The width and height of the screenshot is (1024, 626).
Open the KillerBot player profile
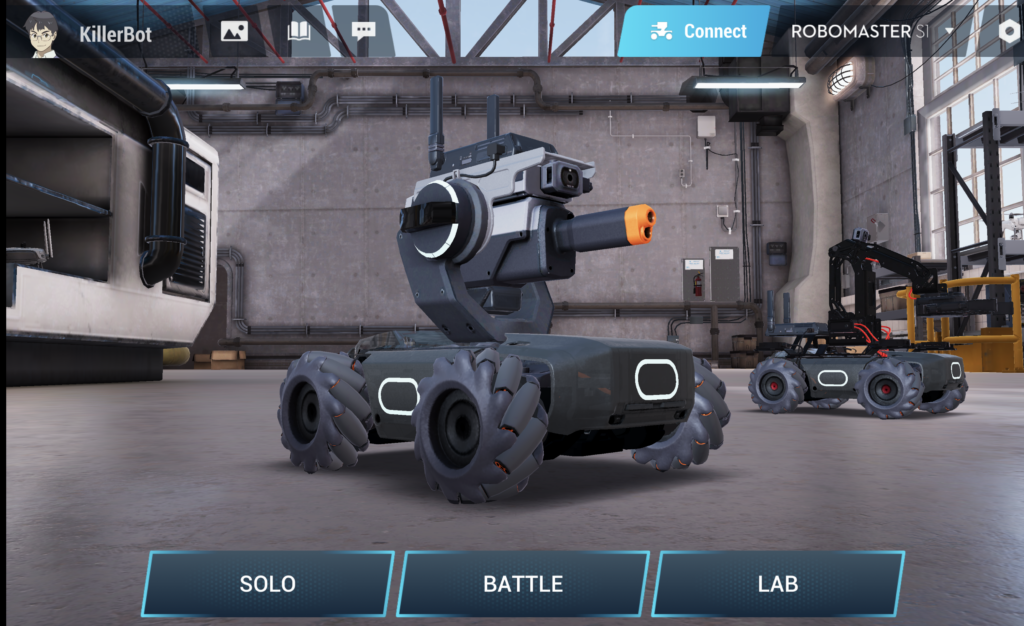coord(90,33)
